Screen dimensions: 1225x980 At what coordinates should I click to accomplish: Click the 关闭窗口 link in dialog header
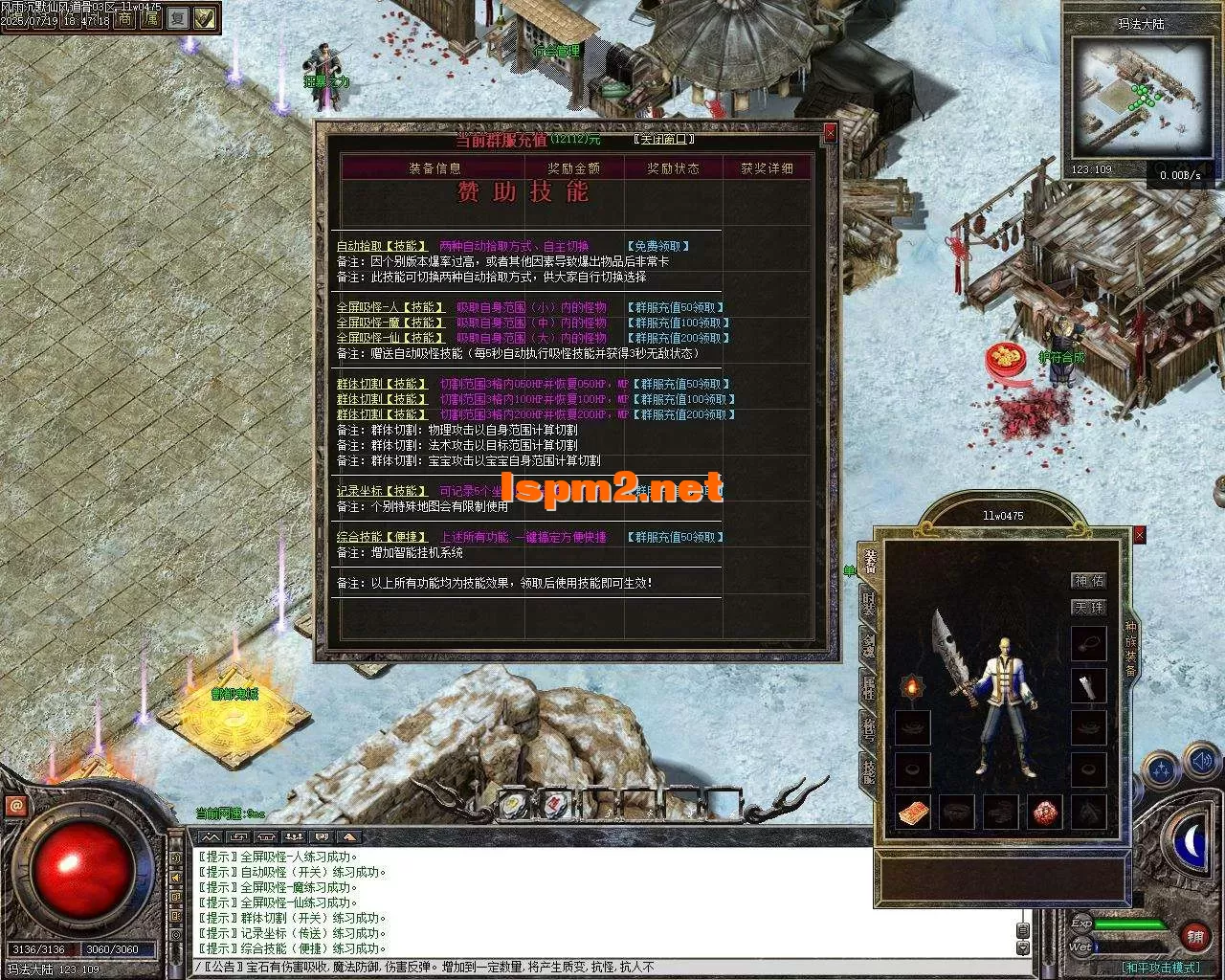(x=663, y=140)
